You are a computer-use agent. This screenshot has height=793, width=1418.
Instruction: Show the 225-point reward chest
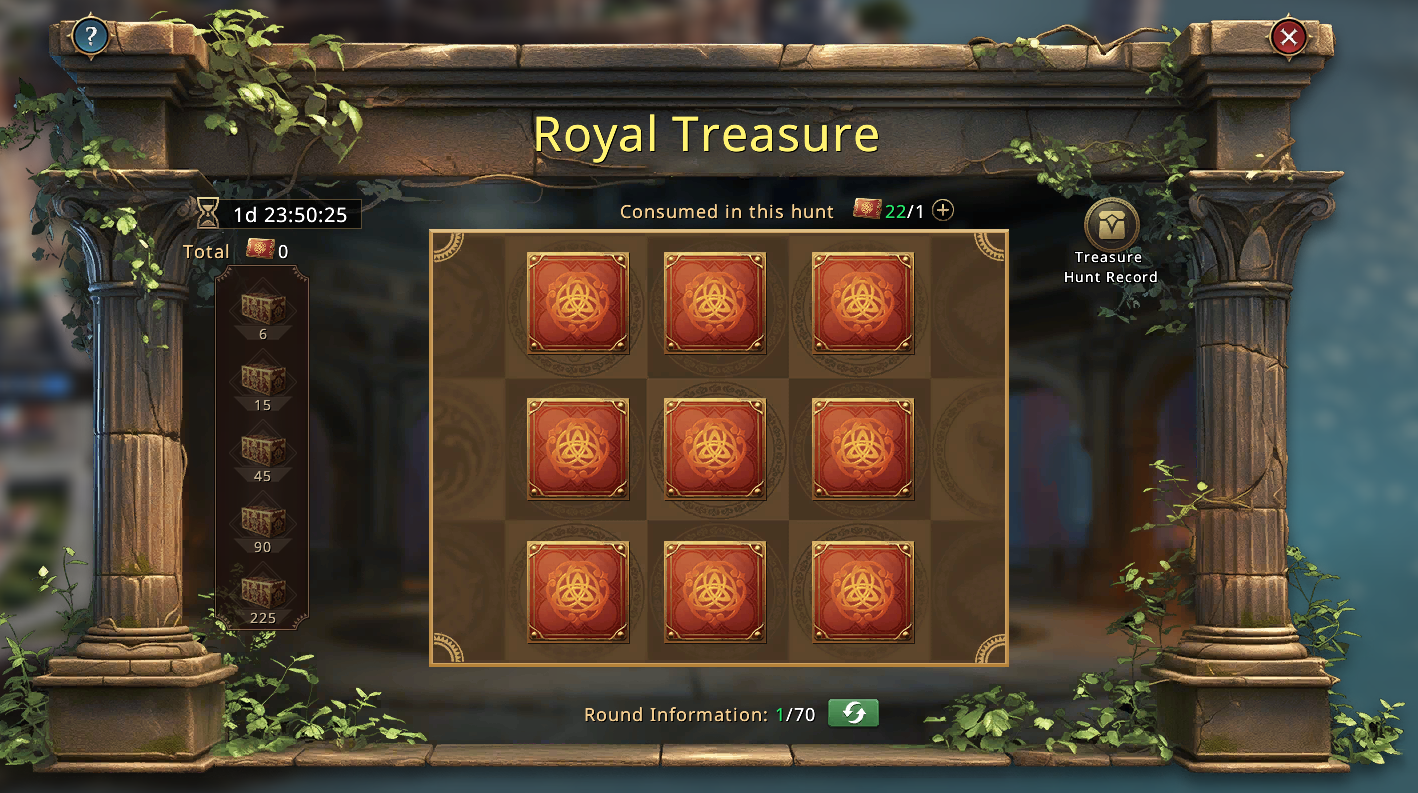[263, 592]
